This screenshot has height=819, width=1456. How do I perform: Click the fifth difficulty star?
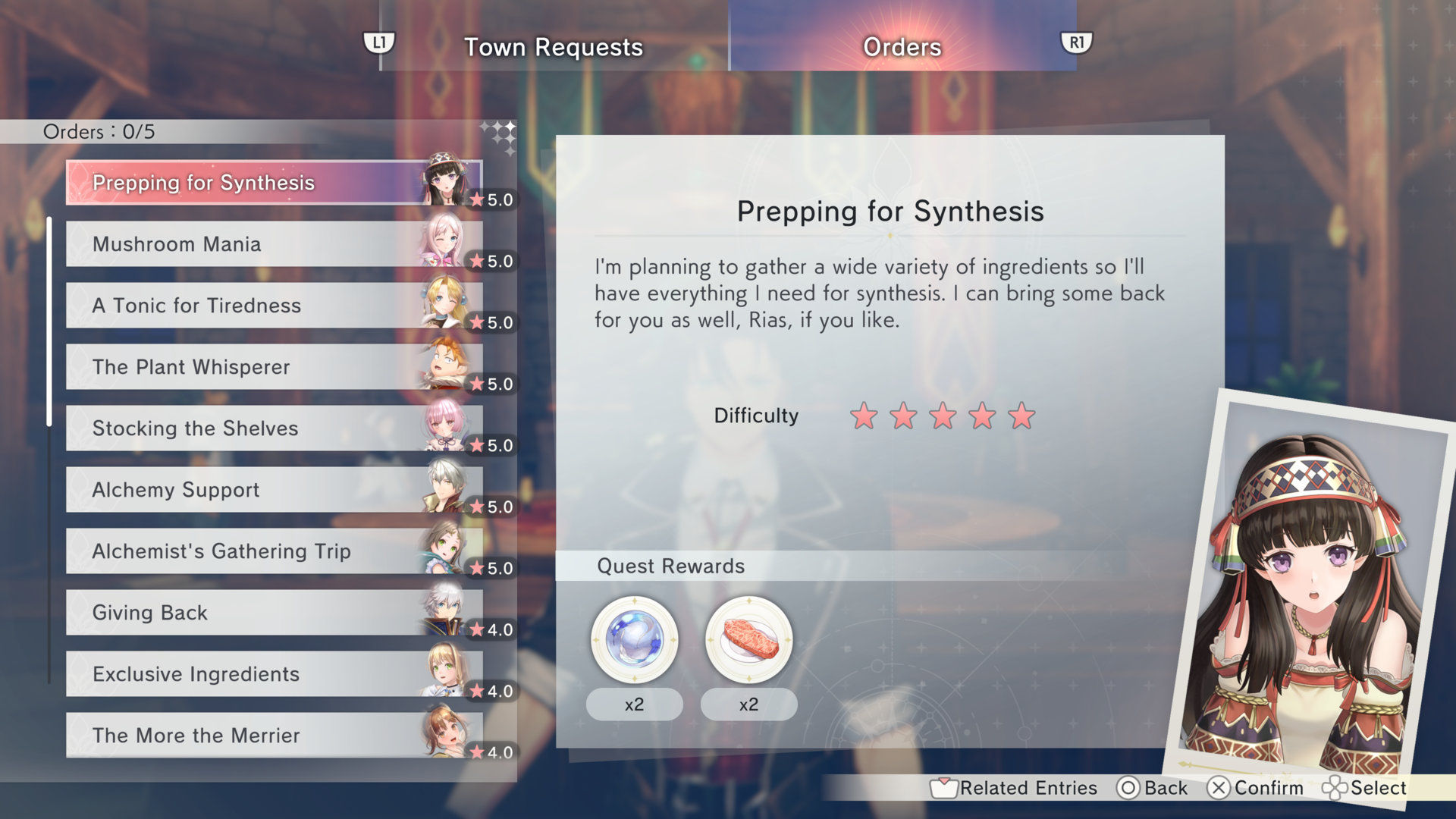coord(1021,416)
